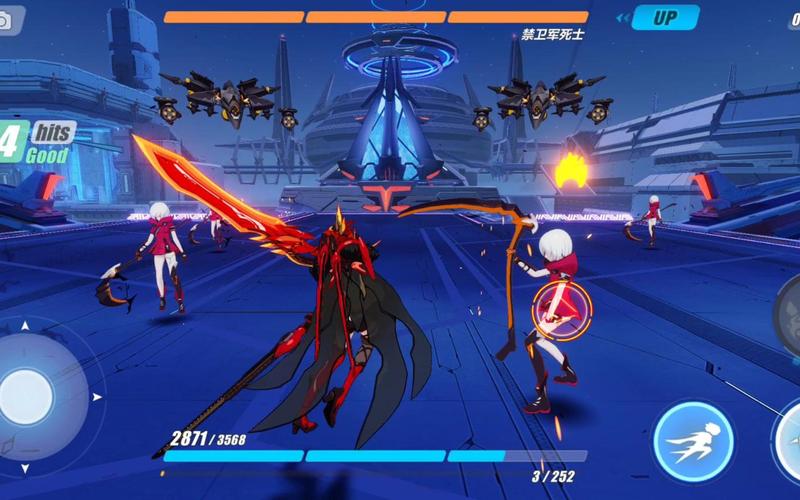The height and width of the screenshot is (500, 800).
Task: Tap the camera screenshot icon
Action: click(x=8, y=21)
